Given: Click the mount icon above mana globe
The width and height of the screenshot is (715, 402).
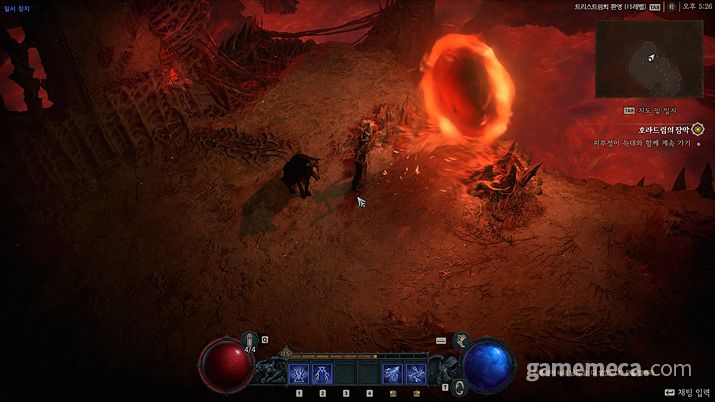Looking at the screenshot, I should click(x=462, y=341).
